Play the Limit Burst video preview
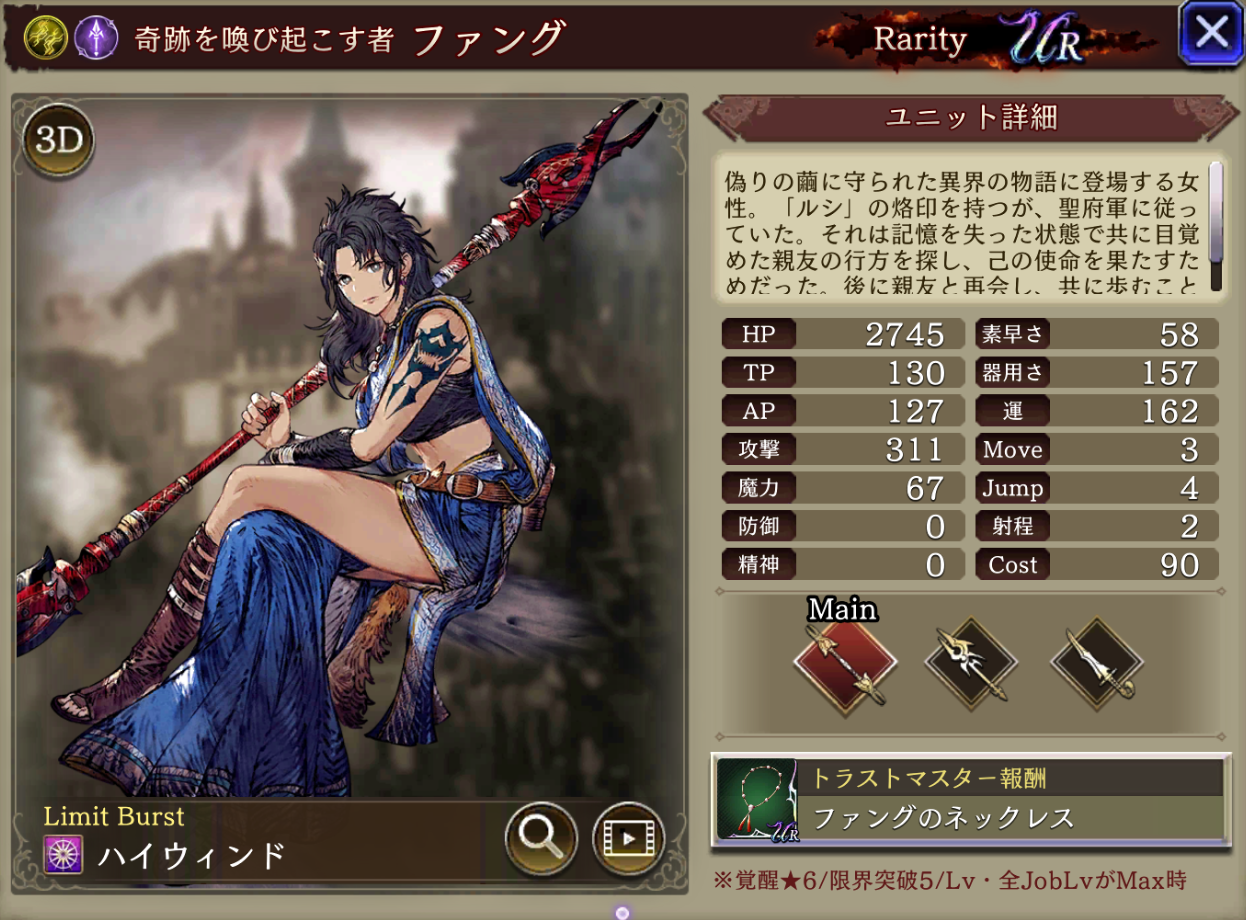This screenshot has height=920, width=1246. click(x=629, y=838)
